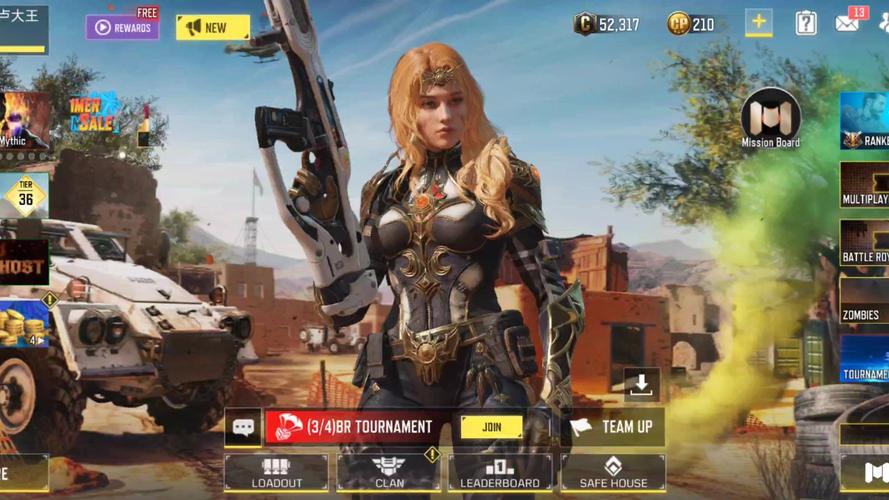Open the clipboard events icon
Image resolution: width=889 pixels, height=500 pixels.
click(806, 23)
